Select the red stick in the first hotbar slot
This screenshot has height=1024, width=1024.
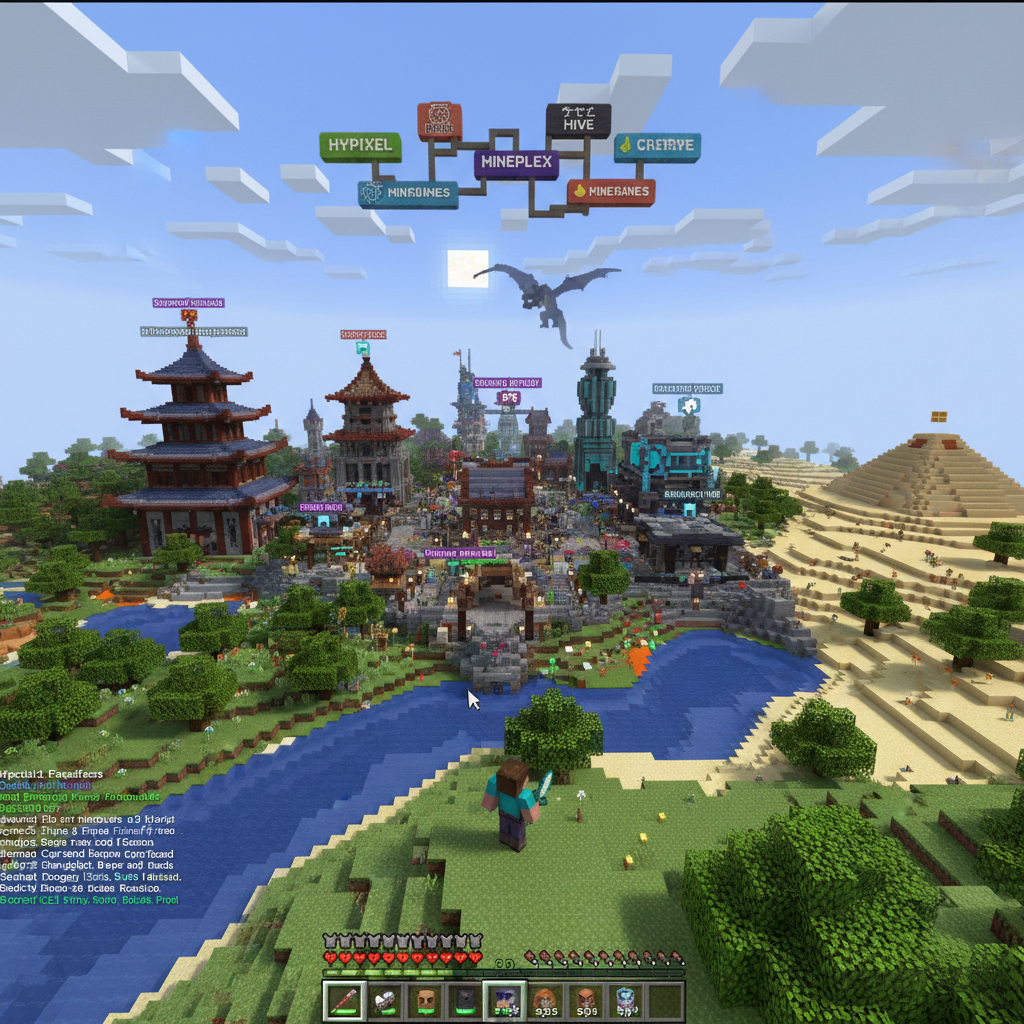point(345,999)
